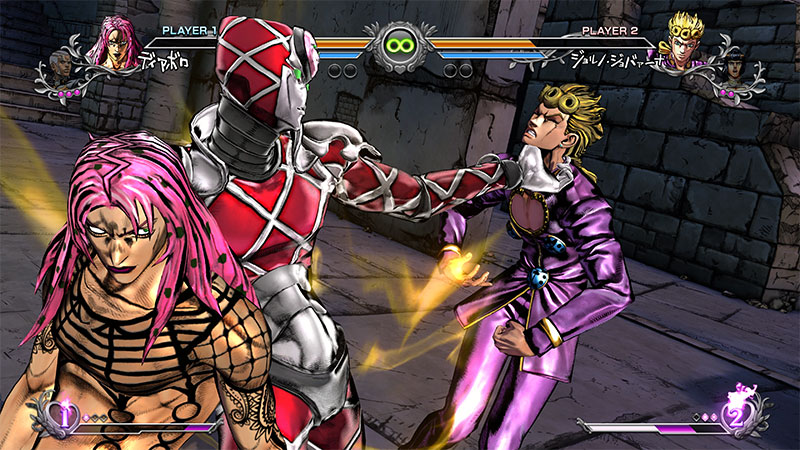Select Player 1's small assist character portrait

(62, 66)
